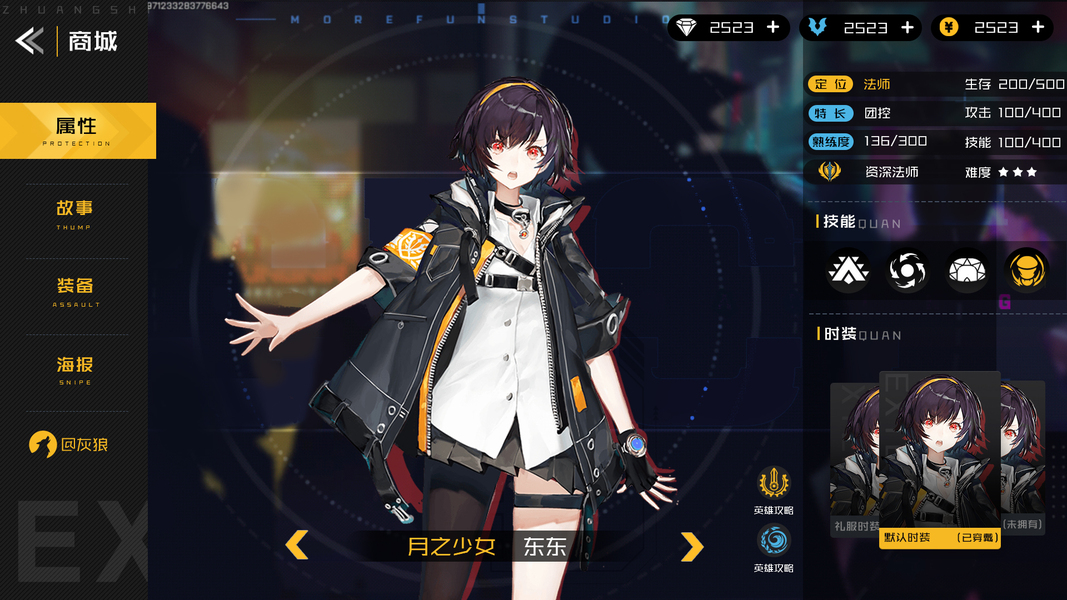Add yen coins with the plus button
This screenshot has height=600, width=1067.
click(1038, 28)
